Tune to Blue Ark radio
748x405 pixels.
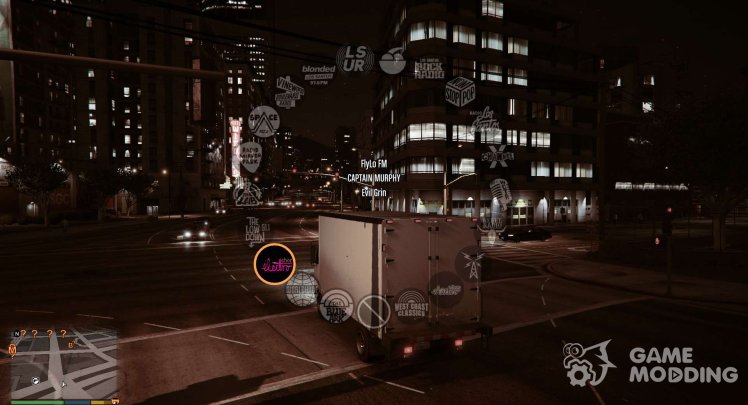(x=336, y=306)
